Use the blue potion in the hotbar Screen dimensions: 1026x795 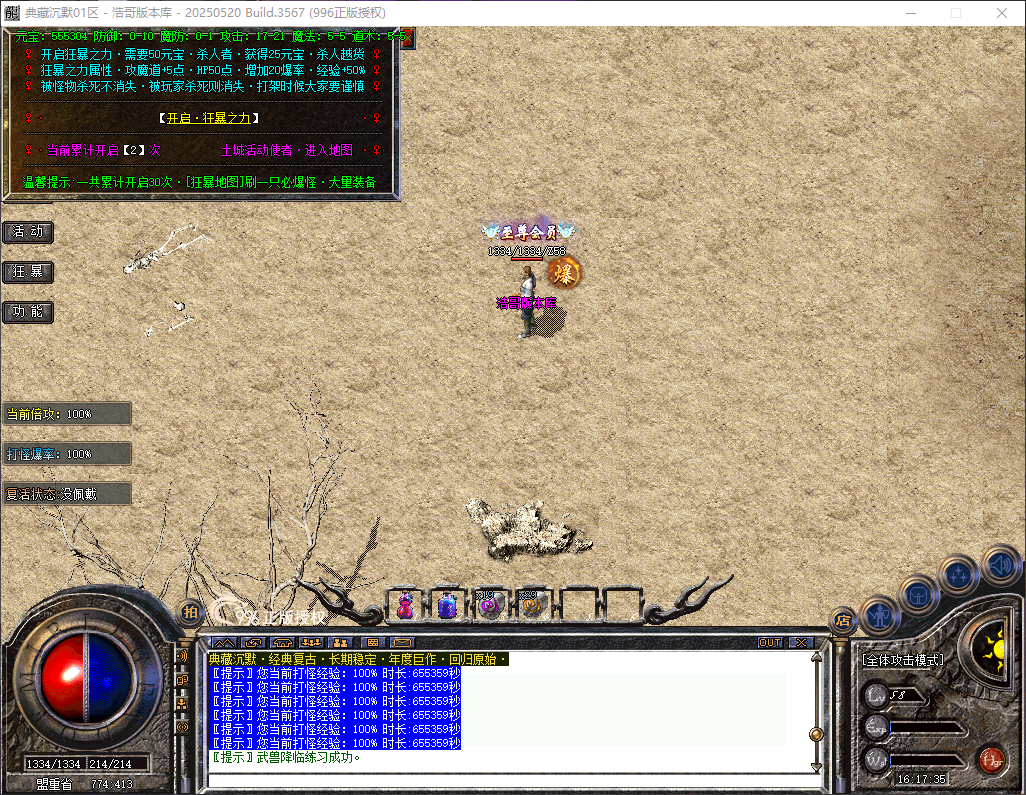447,604
